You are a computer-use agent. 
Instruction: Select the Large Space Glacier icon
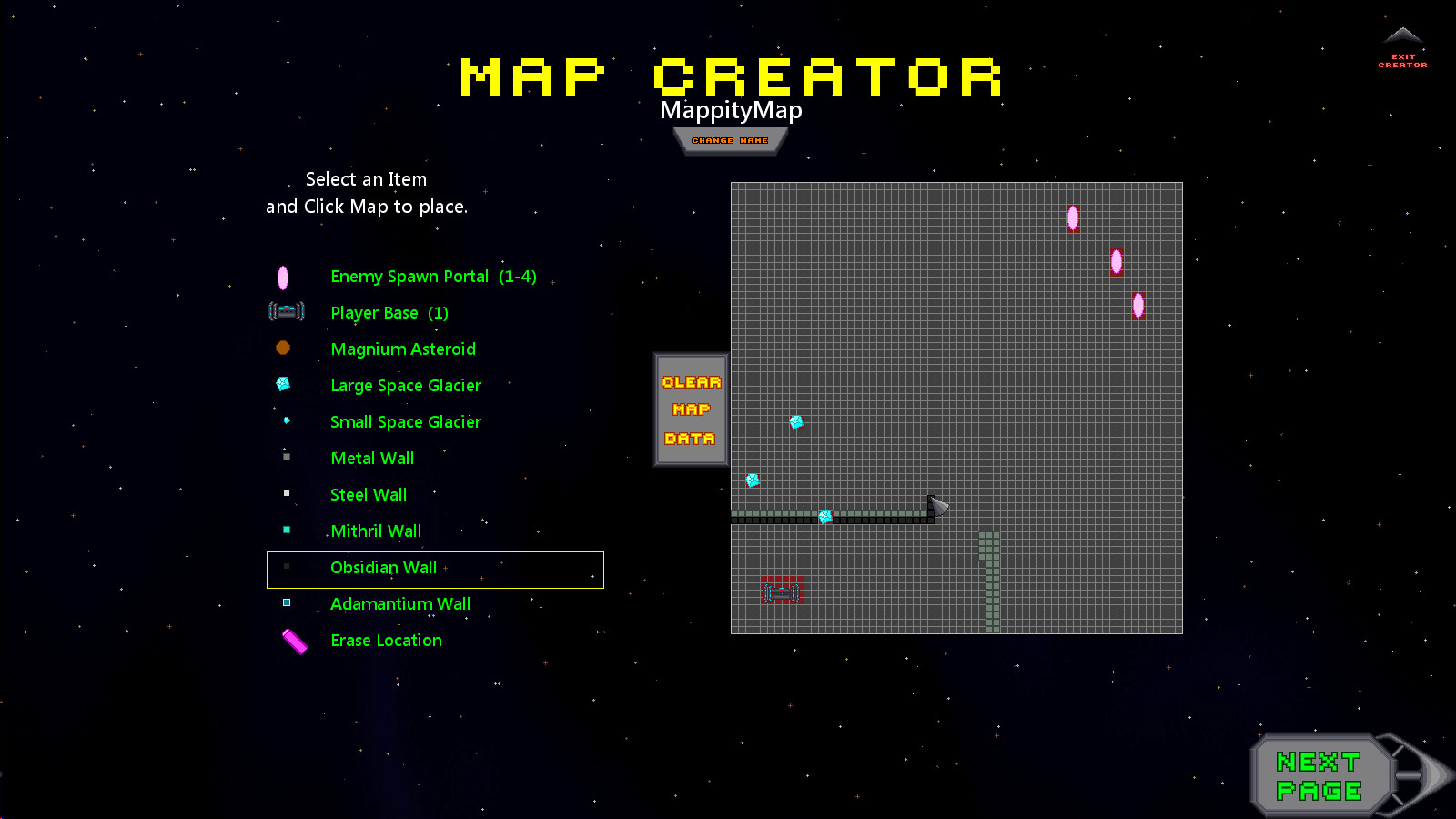pos(283,384)
